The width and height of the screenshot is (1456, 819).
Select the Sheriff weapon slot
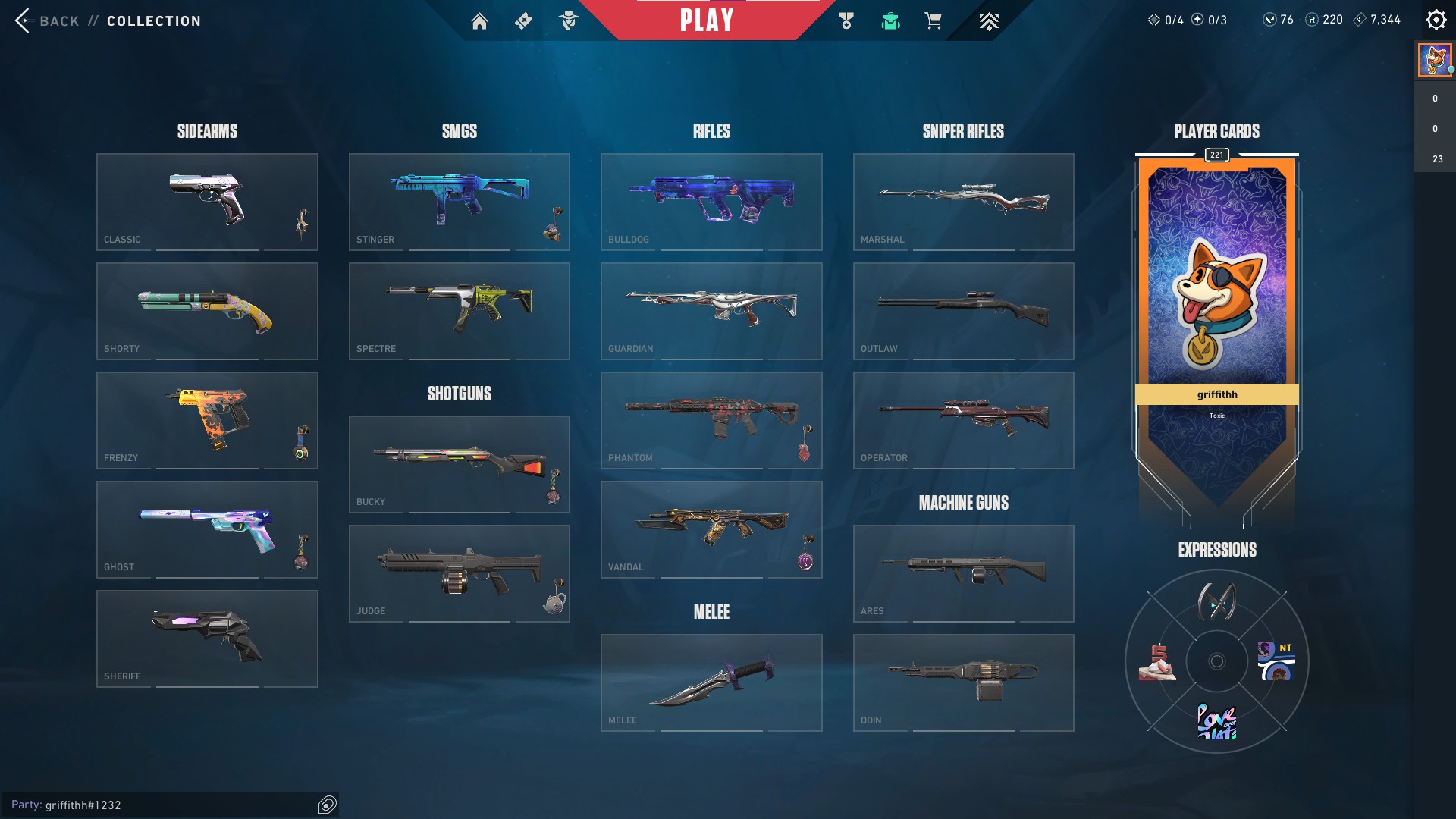207,639
